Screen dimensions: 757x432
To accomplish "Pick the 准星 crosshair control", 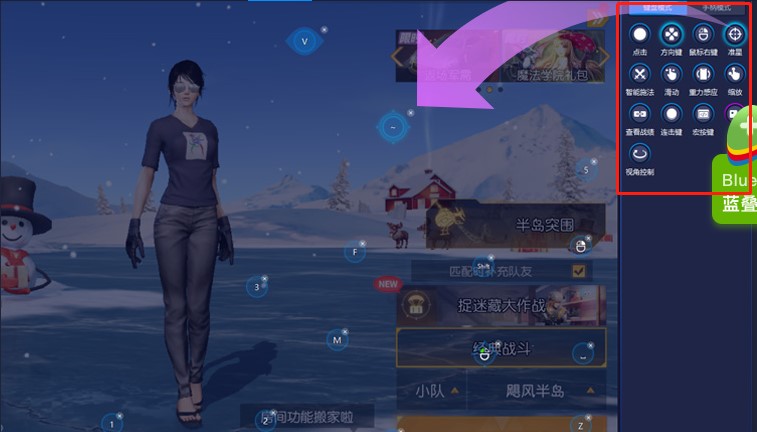I will click(735, 35).
